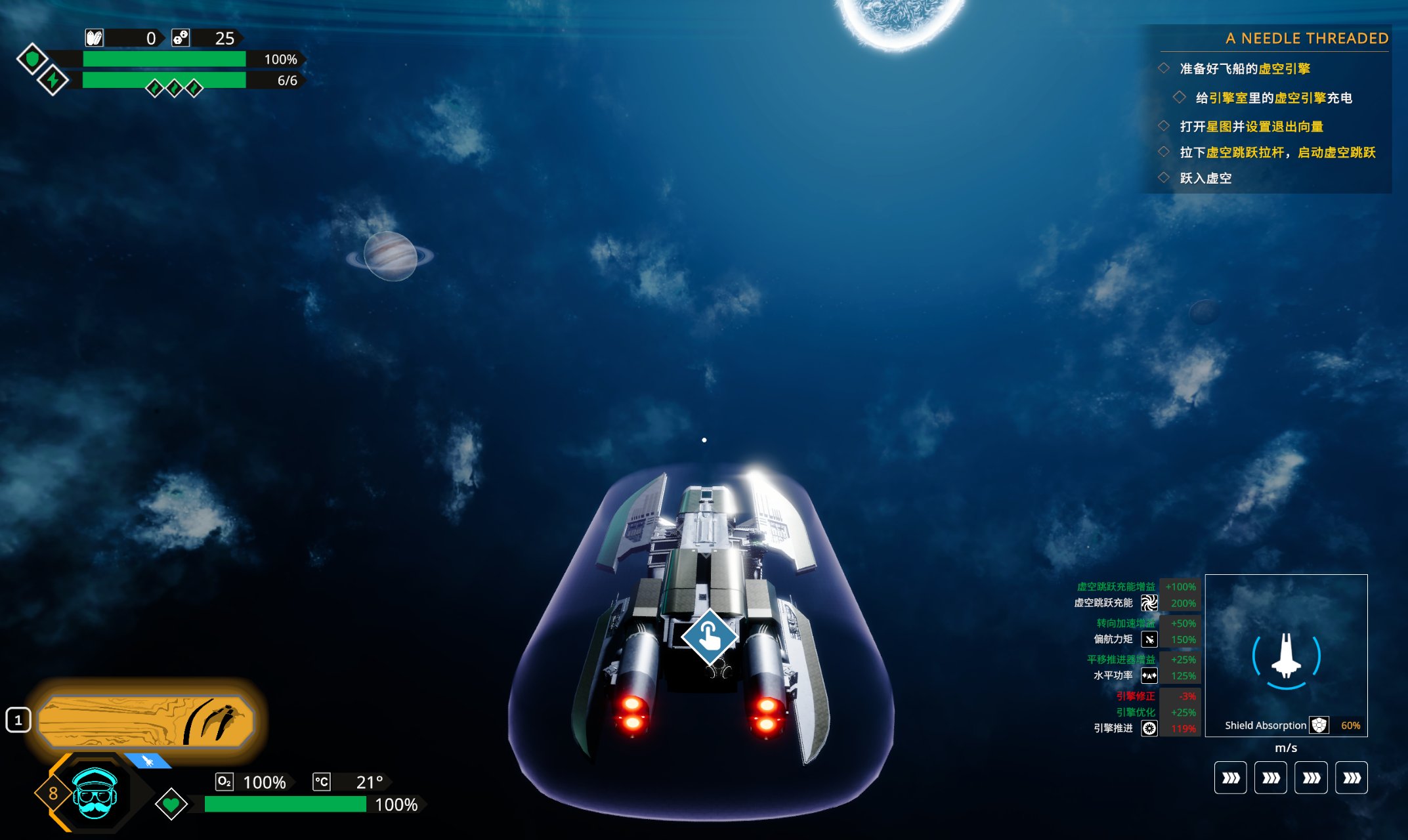Select the yaw torque icon
The height and width of the screenshot is (840, 1408).
(x=1149, y=639)
